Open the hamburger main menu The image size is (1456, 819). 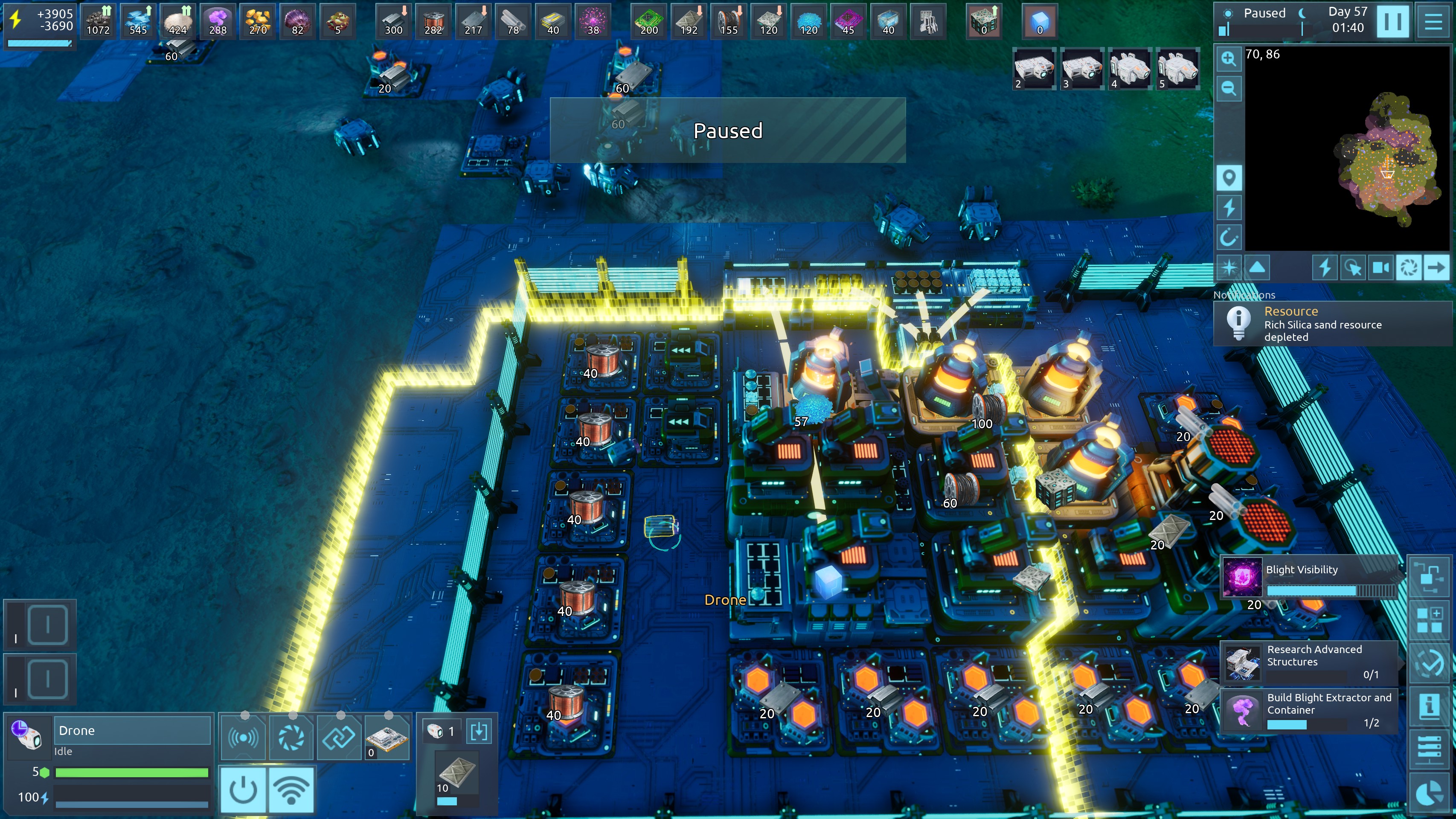(1433, 21)
